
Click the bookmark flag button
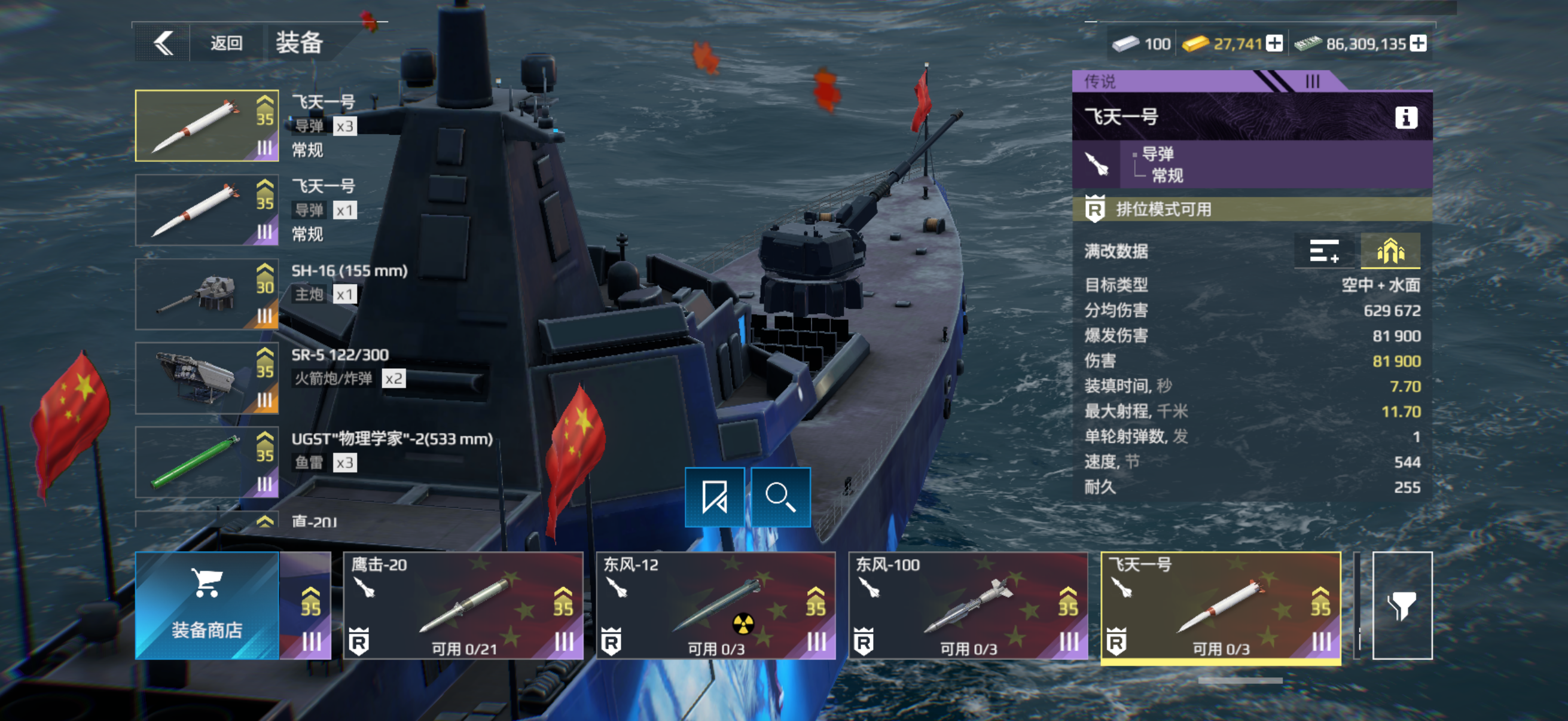(x=715, y=496)
